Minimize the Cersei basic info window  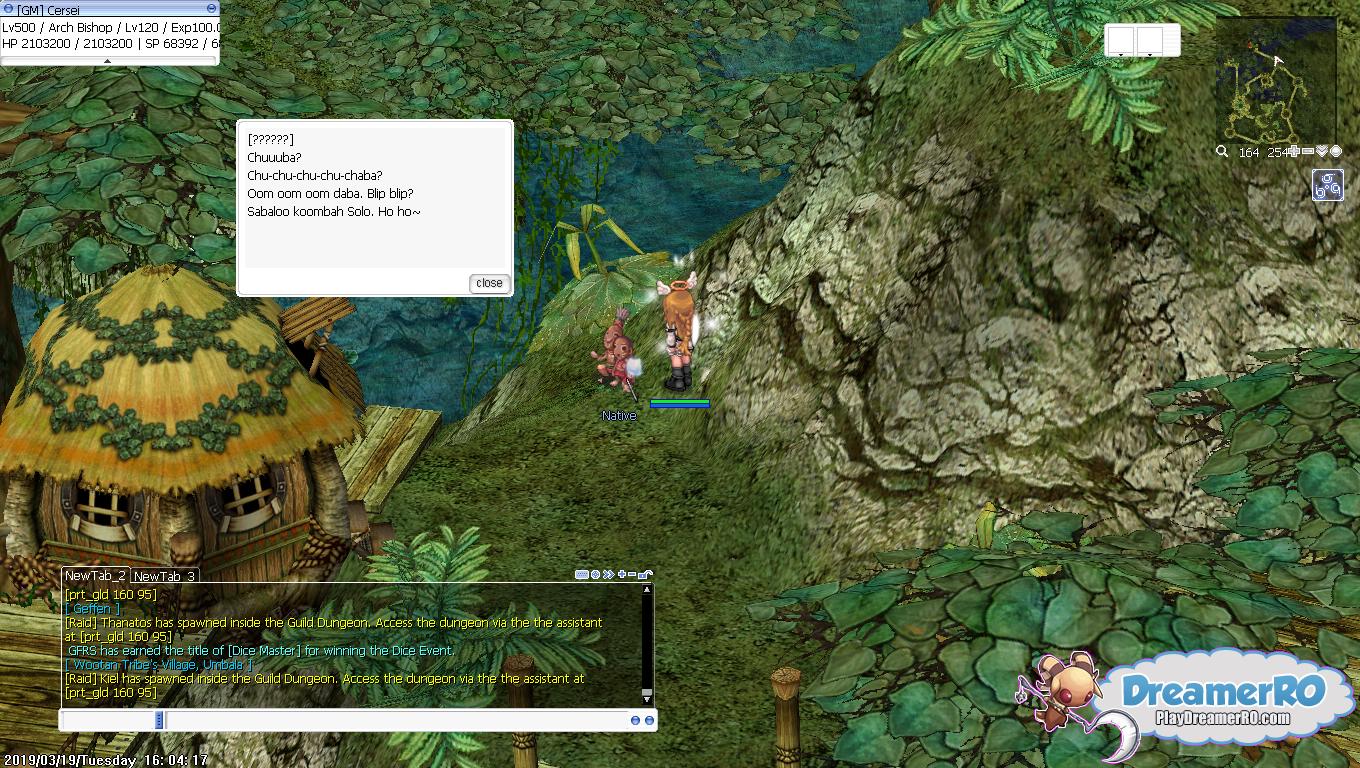point(211,9)
